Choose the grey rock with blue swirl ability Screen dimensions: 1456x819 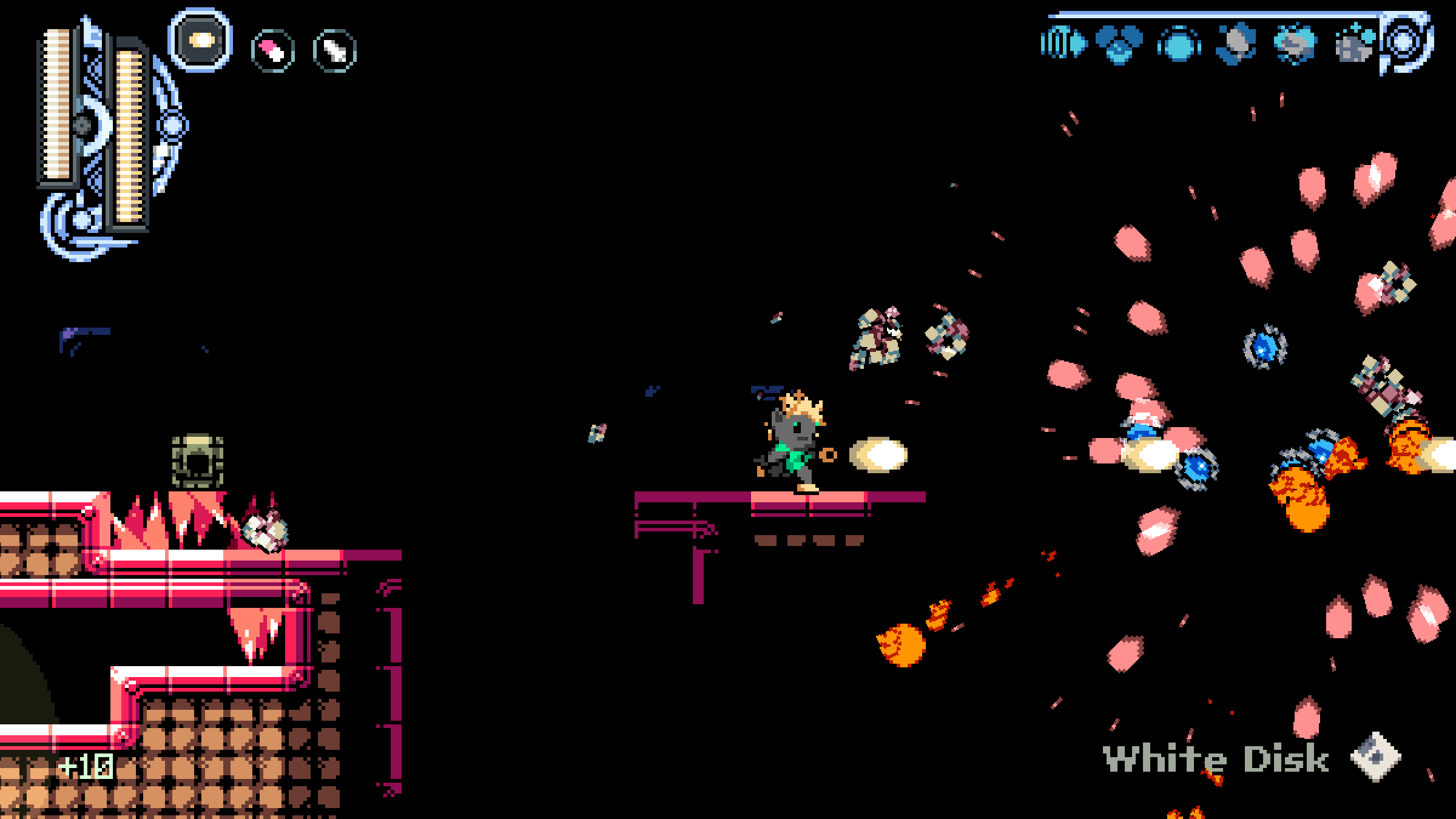(x=1236, y=44)
